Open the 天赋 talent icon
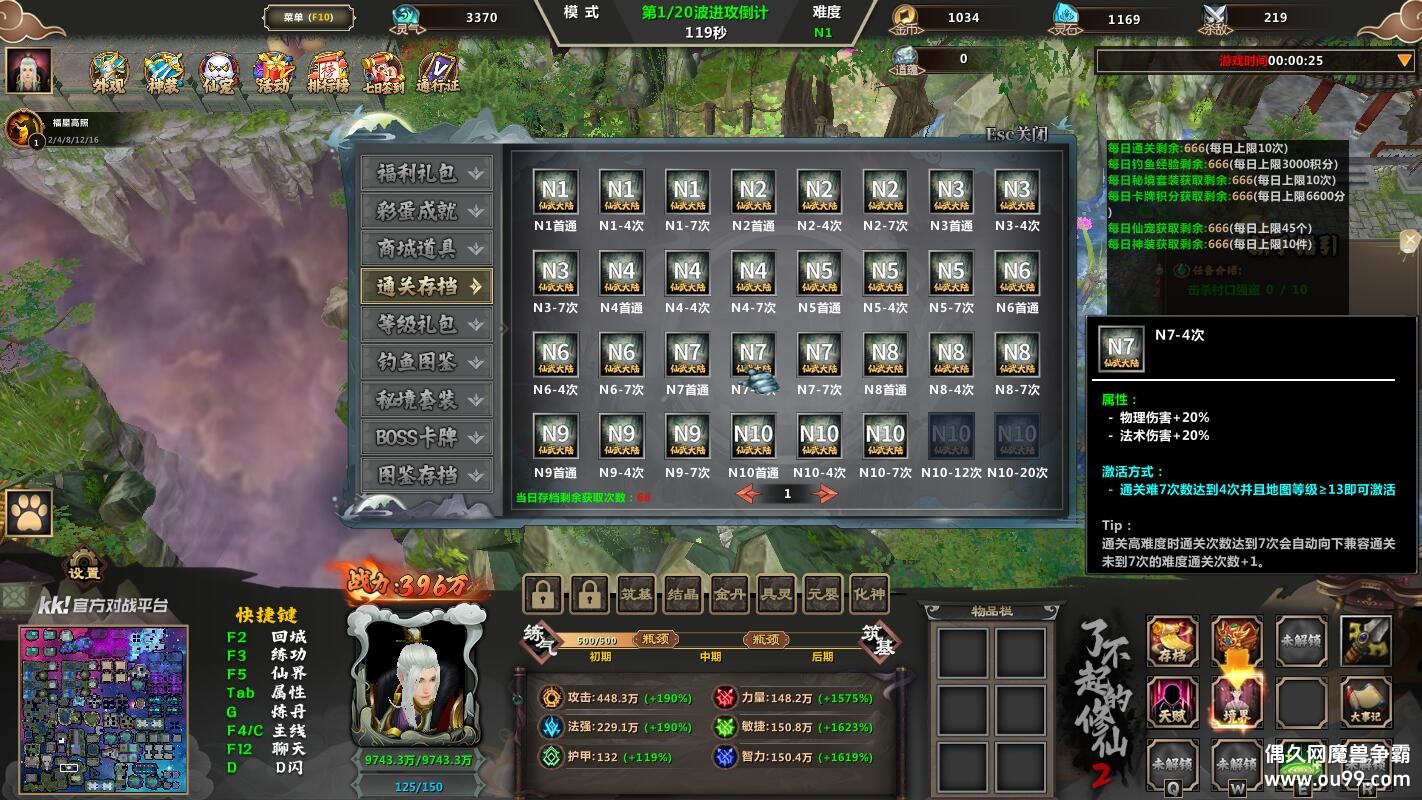Viewport: 1422px width, 800px height. (1172, 702)
